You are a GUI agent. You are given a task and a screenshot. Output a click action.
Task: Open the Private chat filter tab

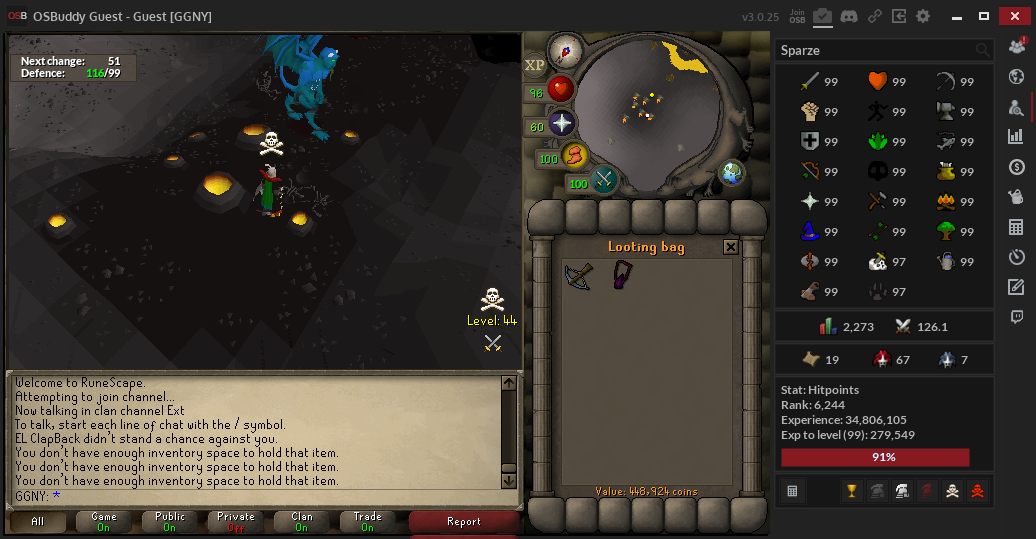pos(236,521)
